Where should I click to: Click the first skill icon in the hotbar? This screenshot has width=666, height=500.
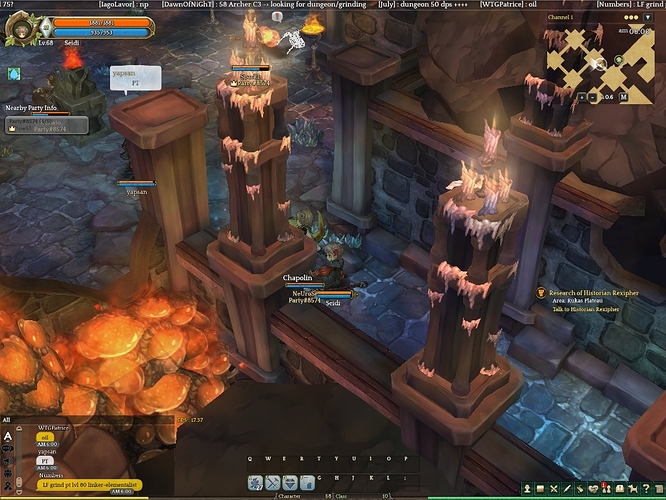click(x=256, y=483)
